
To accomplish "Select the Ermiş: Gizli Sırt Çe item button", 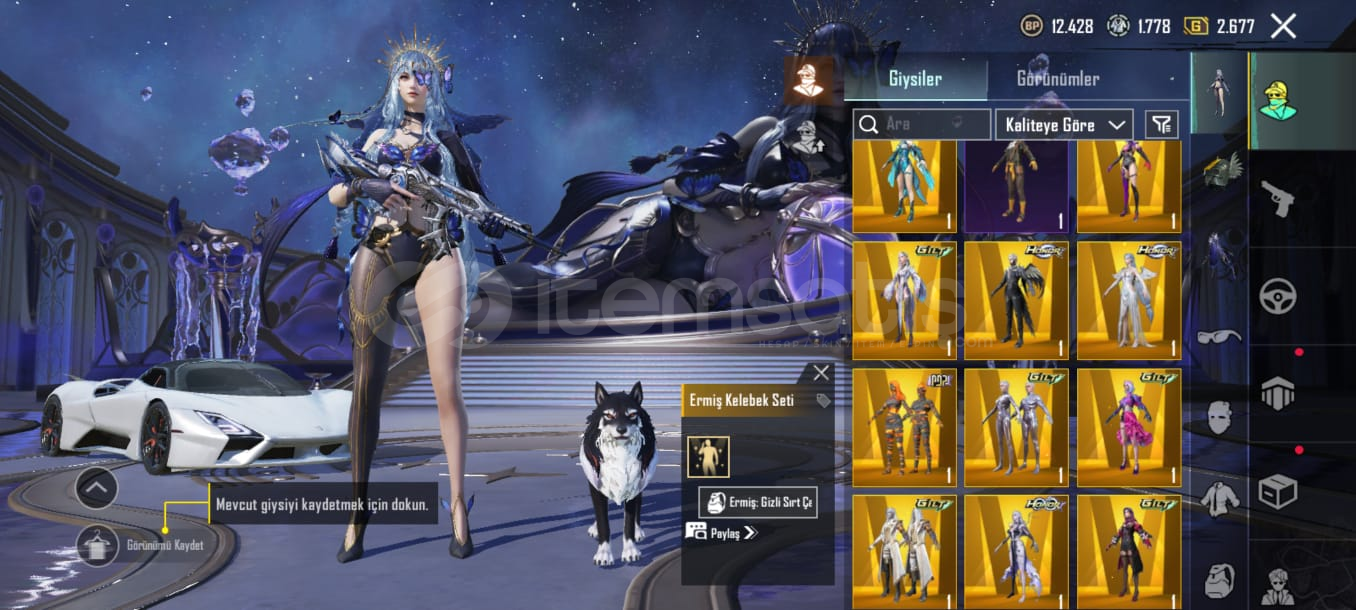I will (758, 502).
